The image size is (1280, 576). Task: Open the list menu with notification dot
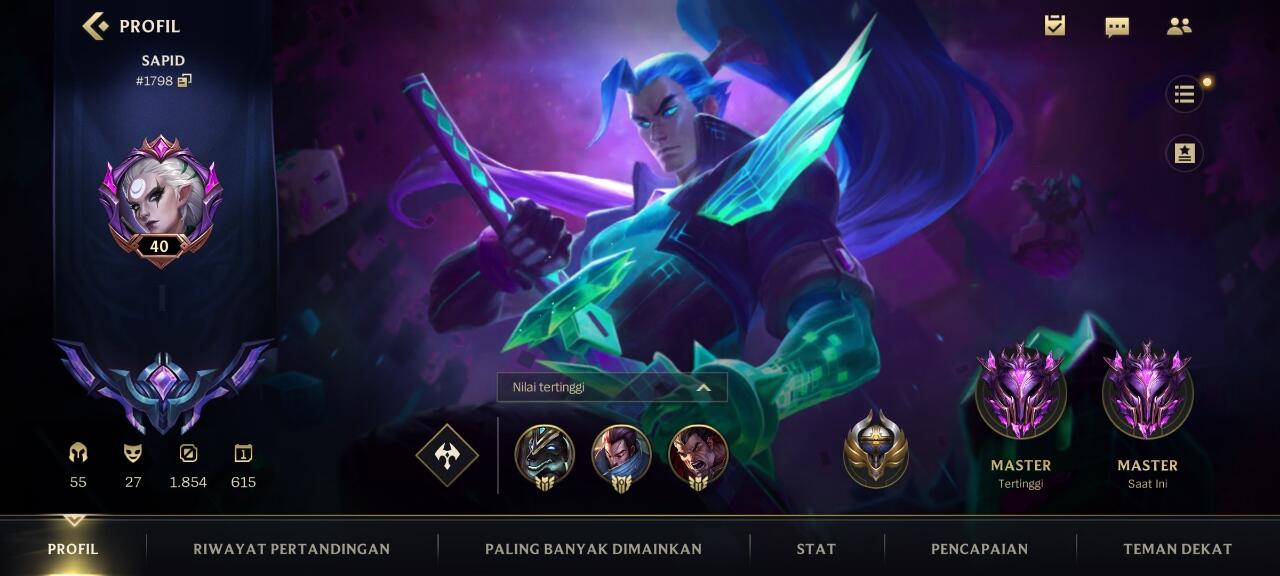click(1185, 94)
